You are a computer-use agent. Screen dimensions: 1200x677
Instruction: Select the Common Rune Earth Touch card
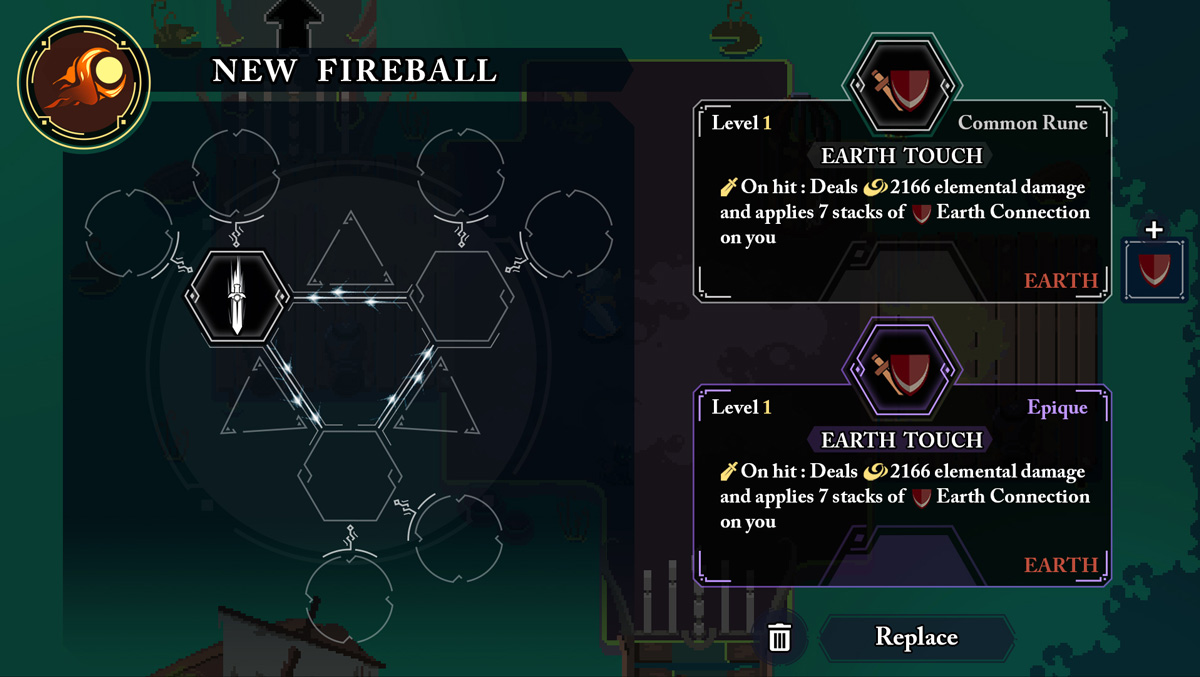click(902, 200)
